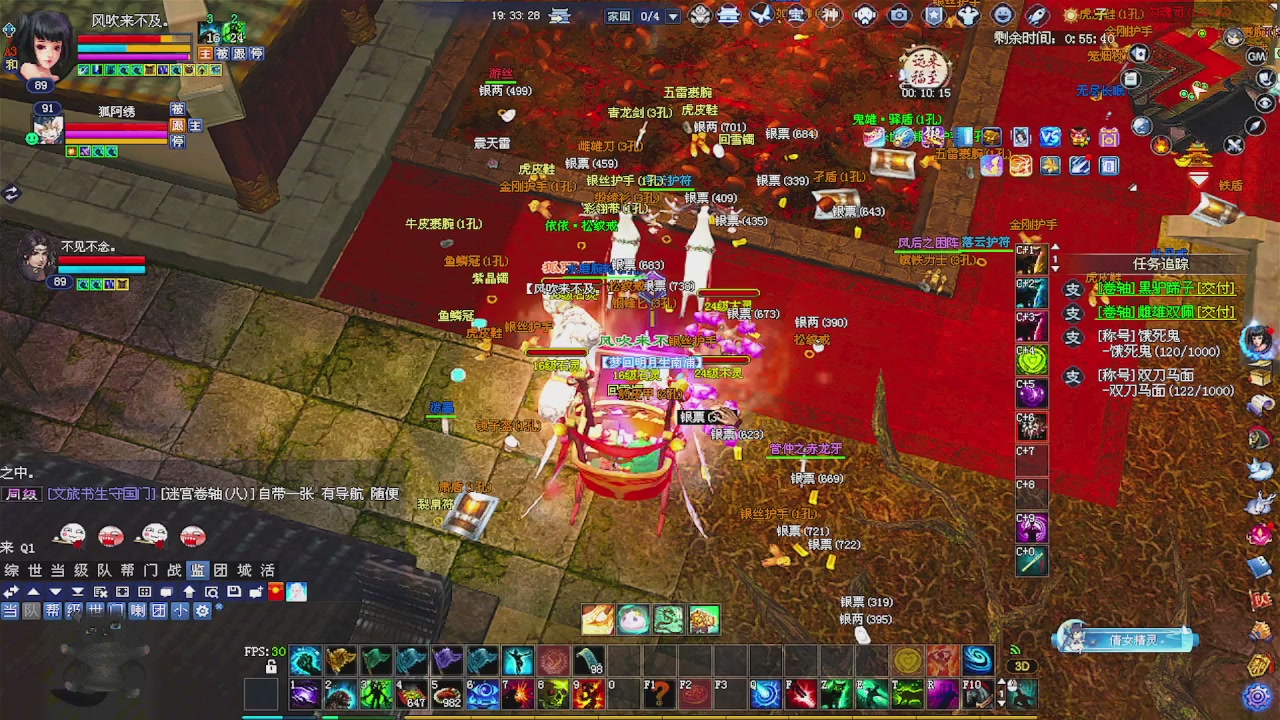Click the red envelope icon in chat toolbar
1280x720 pixels.
tap(276, 592)
